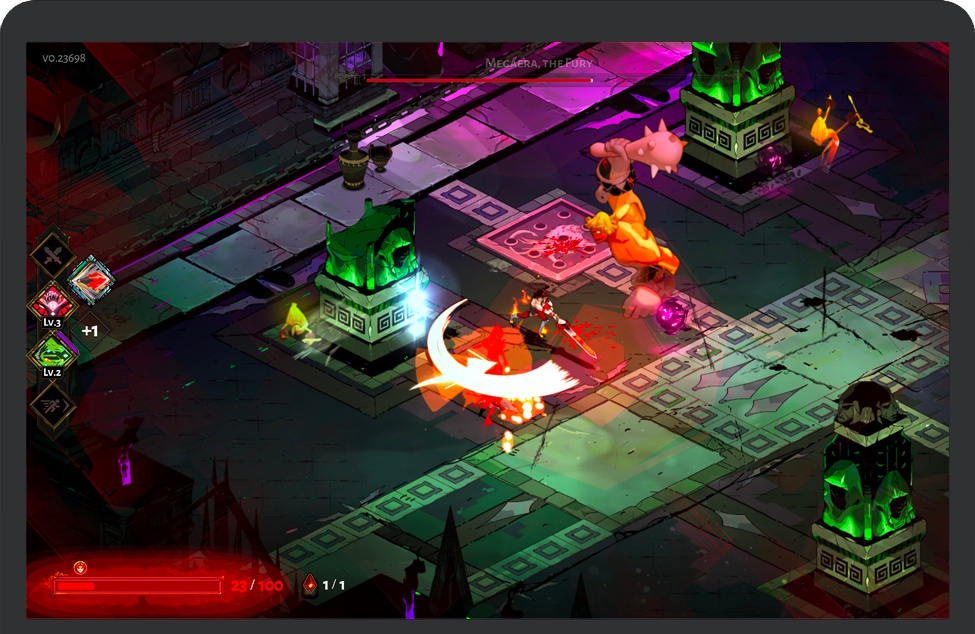This screenshot has width=975, height=634.
Task: Select the crossed swords attack boon slot
Action: pyautogui.click(x=51, y=252)
